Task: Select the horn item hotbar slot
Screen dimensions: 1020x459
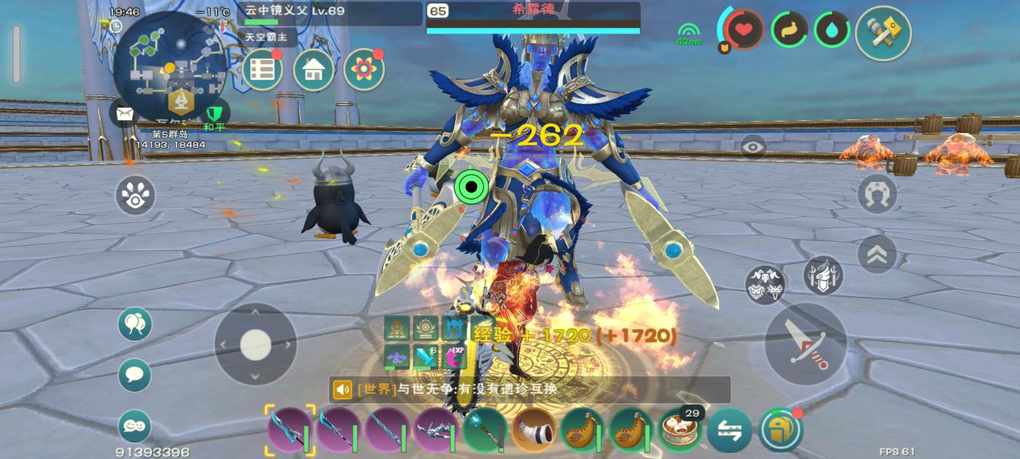Action: pyautogui.click(x=534, y=431)
